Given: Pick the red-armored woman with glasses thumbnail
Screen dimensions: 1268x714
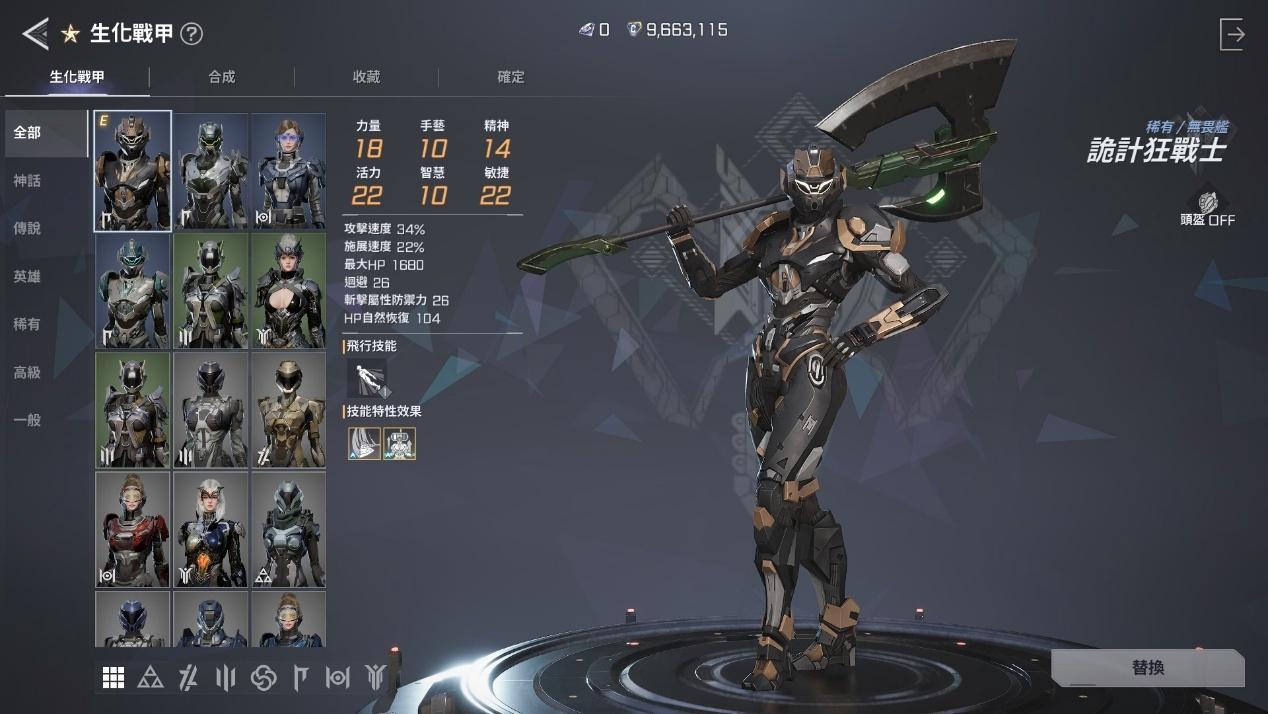Looking at the screenshot, I should (133, 529).
